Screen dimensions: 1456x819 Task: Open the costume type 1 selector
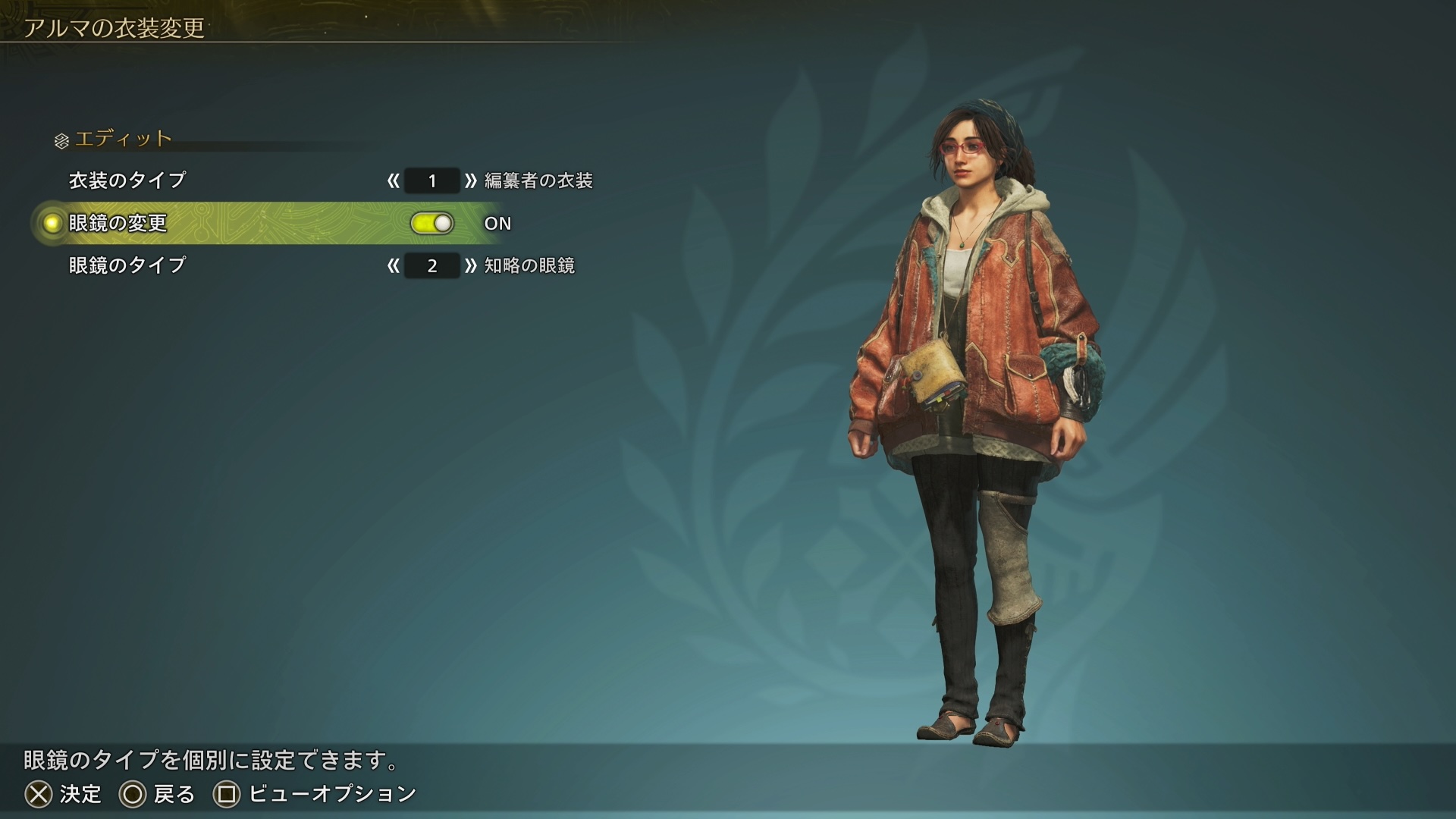(431, 180)
